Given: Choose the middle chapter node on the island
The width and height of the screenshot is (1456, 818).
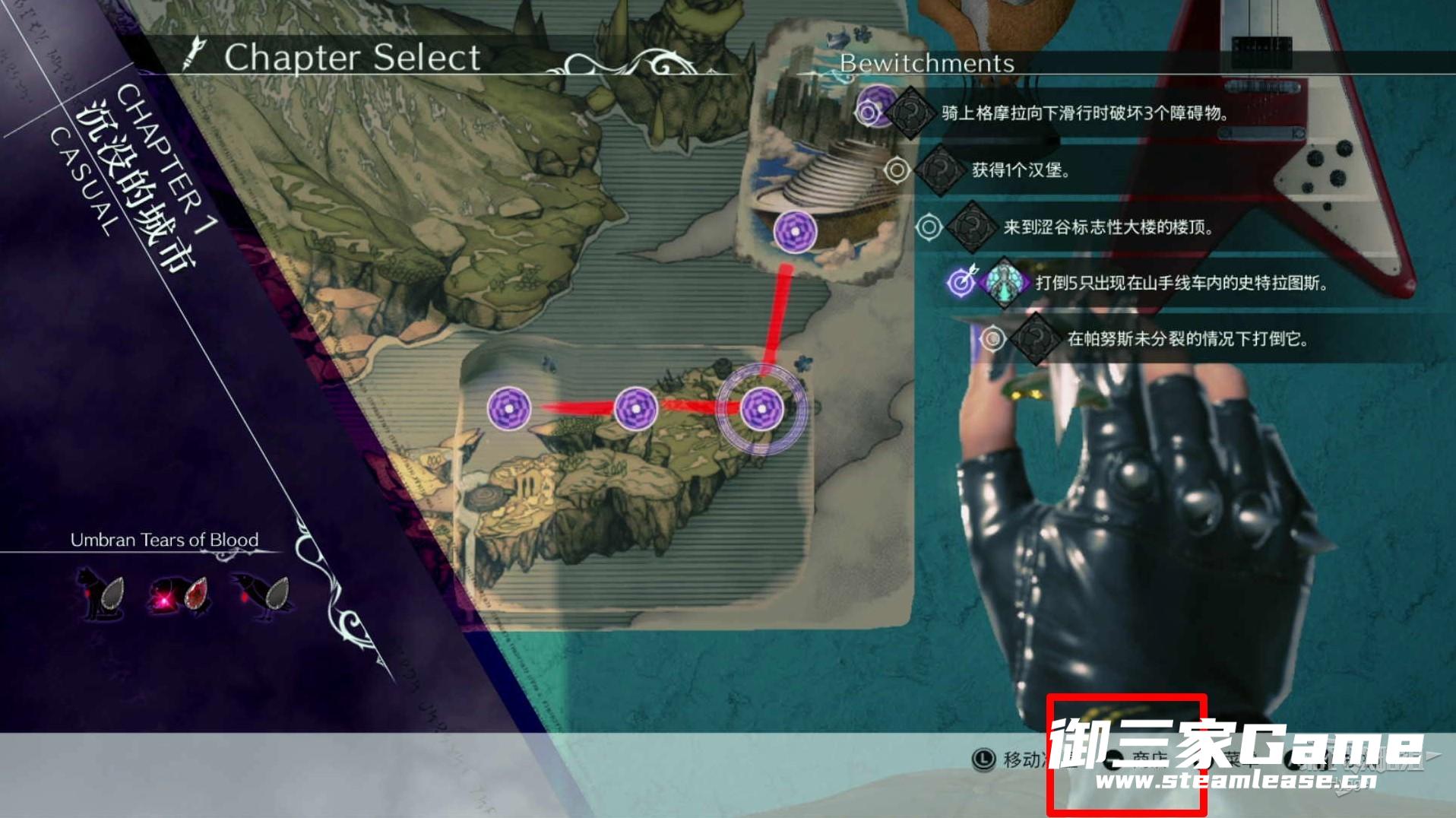Looking at the screenshot, I should pyautogui.click(x=635, y=408).
